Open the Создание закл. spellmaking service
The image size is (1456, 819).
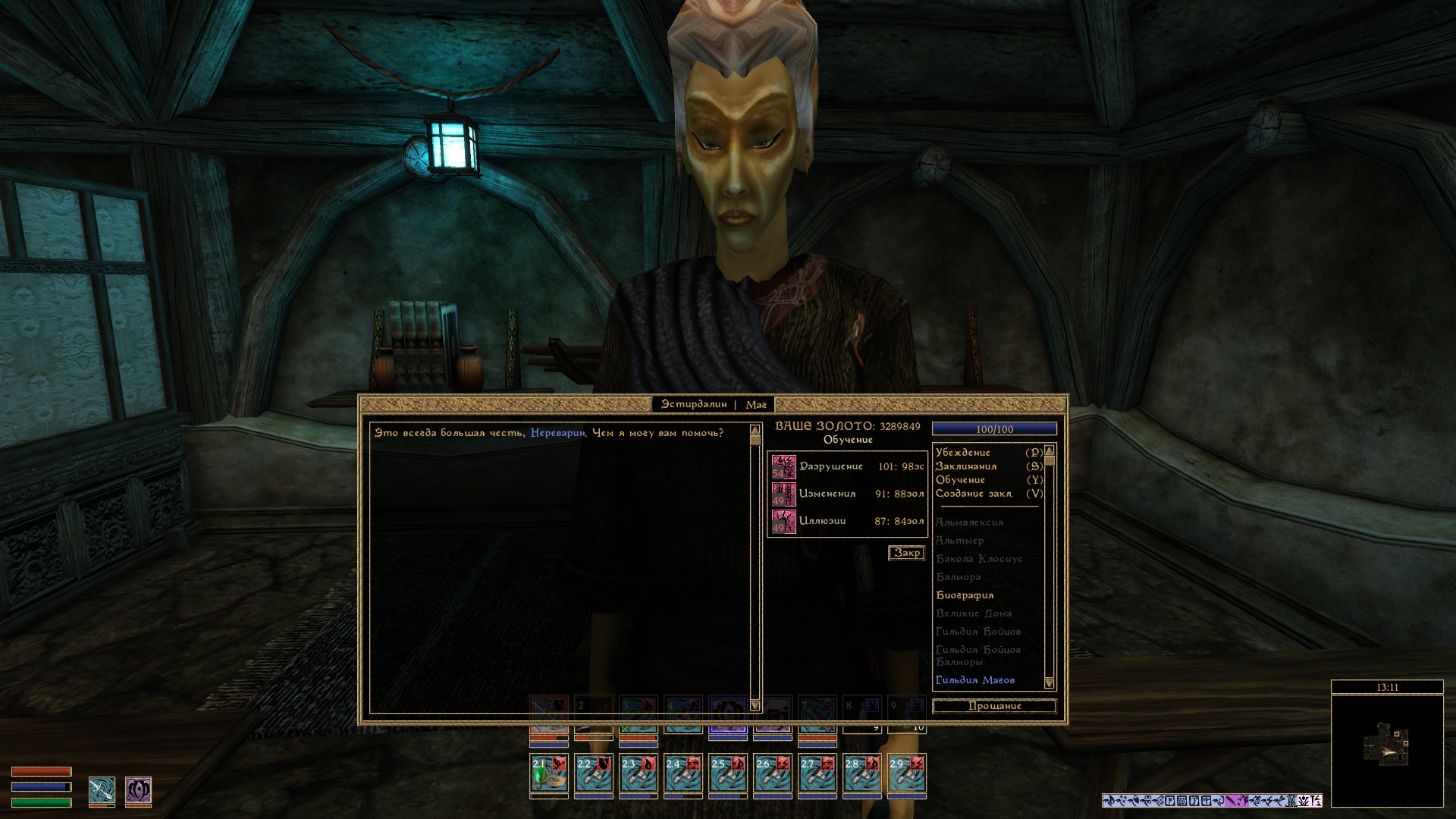(974, 494)
